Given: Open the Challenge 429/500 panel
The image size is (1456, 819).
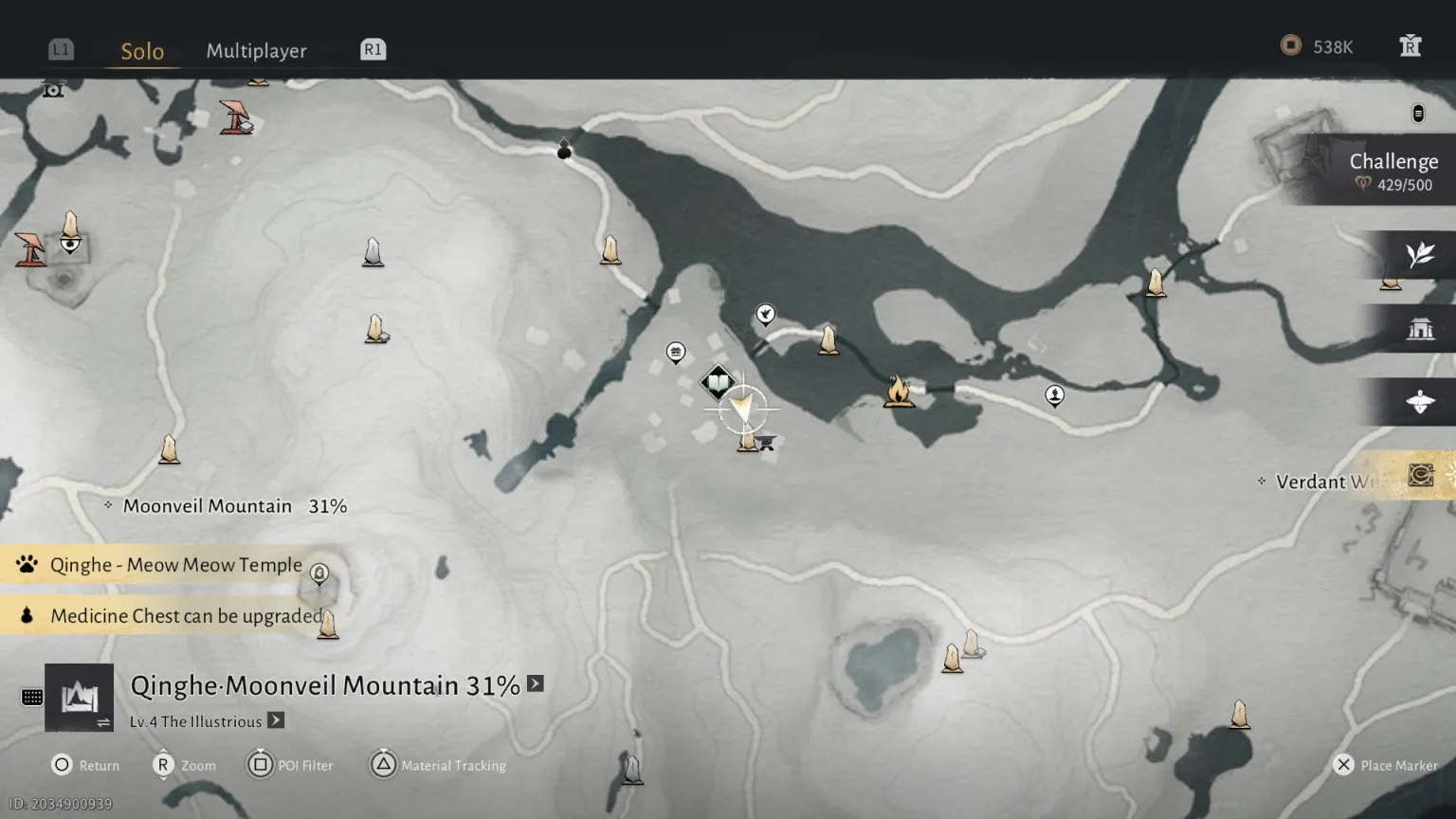Looking at the screenshot, I should (1392, 172).
